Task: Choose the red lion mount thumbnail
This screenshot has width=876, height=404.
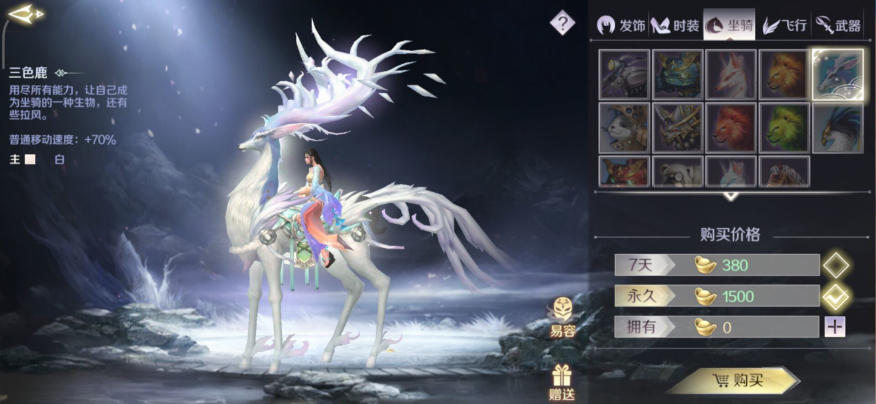Action: tap(731, 127)
